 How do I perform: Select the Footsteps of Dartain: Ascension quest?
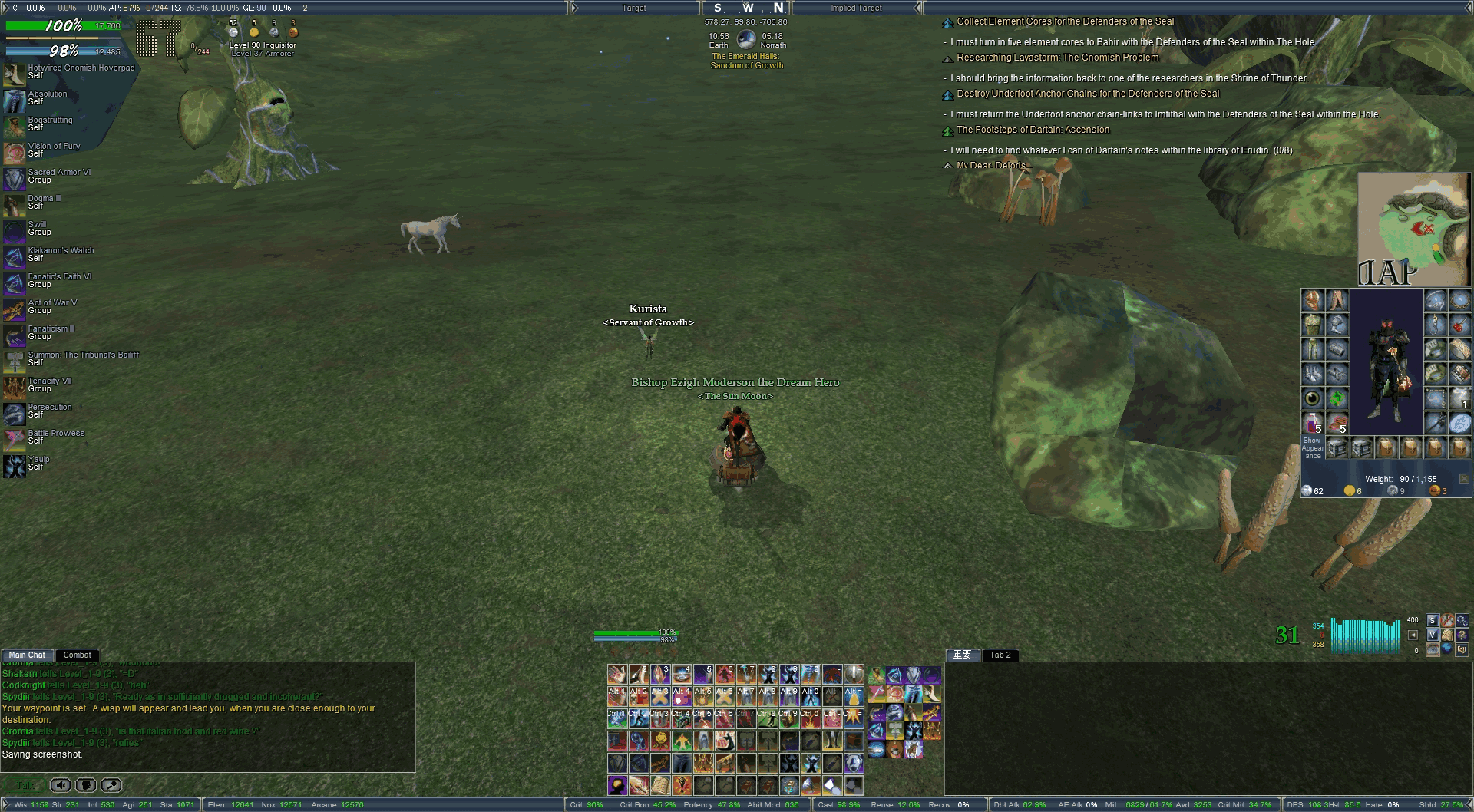pyautogui.click(x=1033, y=130)
